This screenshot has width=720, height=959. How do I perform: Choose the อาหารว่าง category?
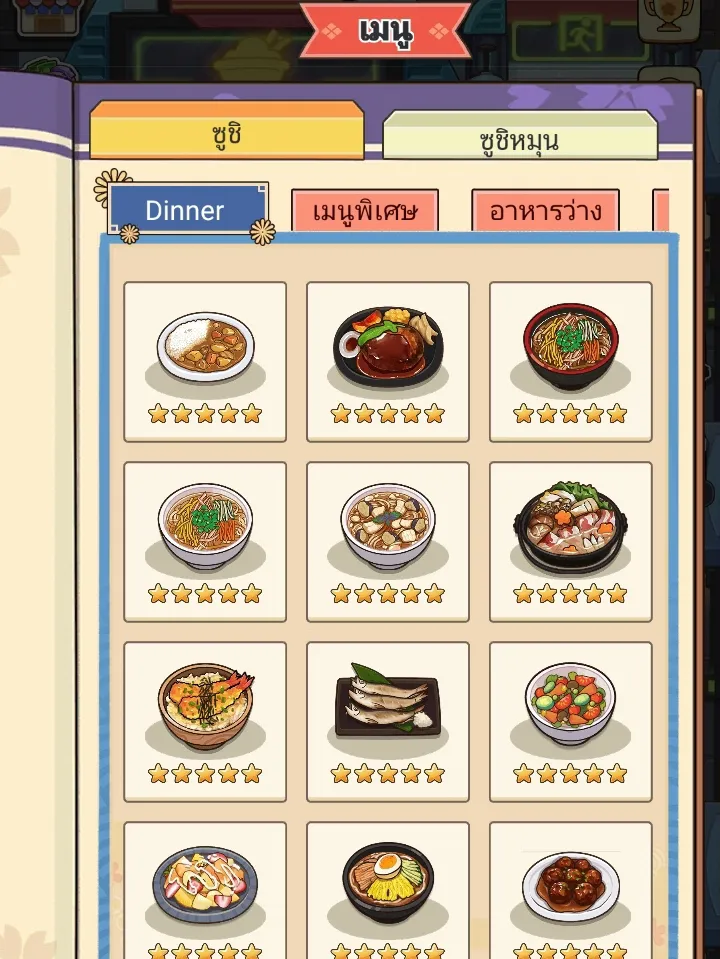click(545, 211)
